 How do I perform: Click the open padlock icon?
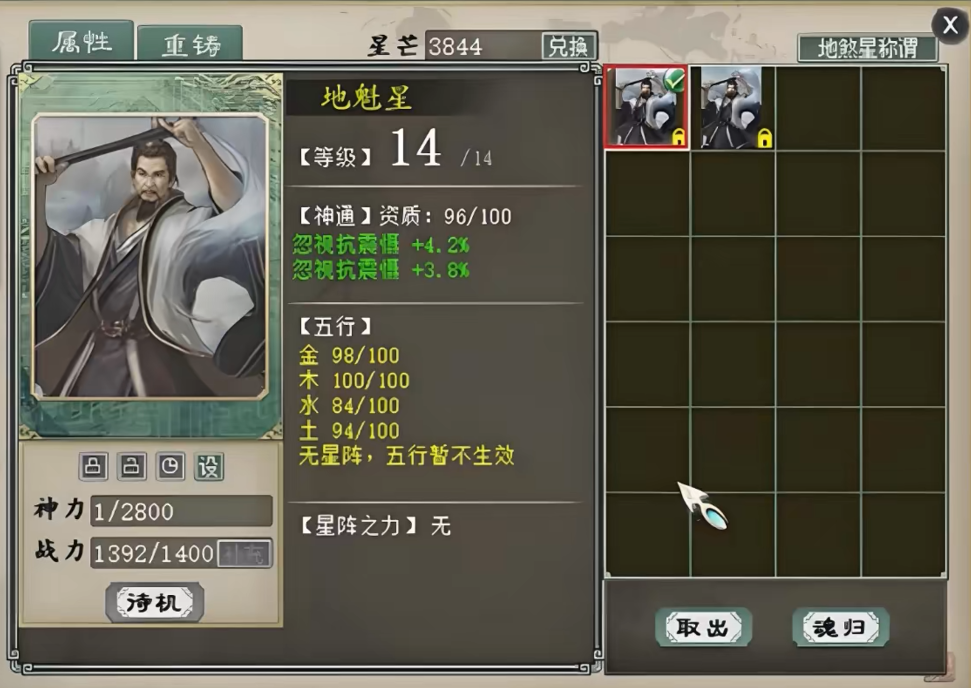click(x=132, y=467)
